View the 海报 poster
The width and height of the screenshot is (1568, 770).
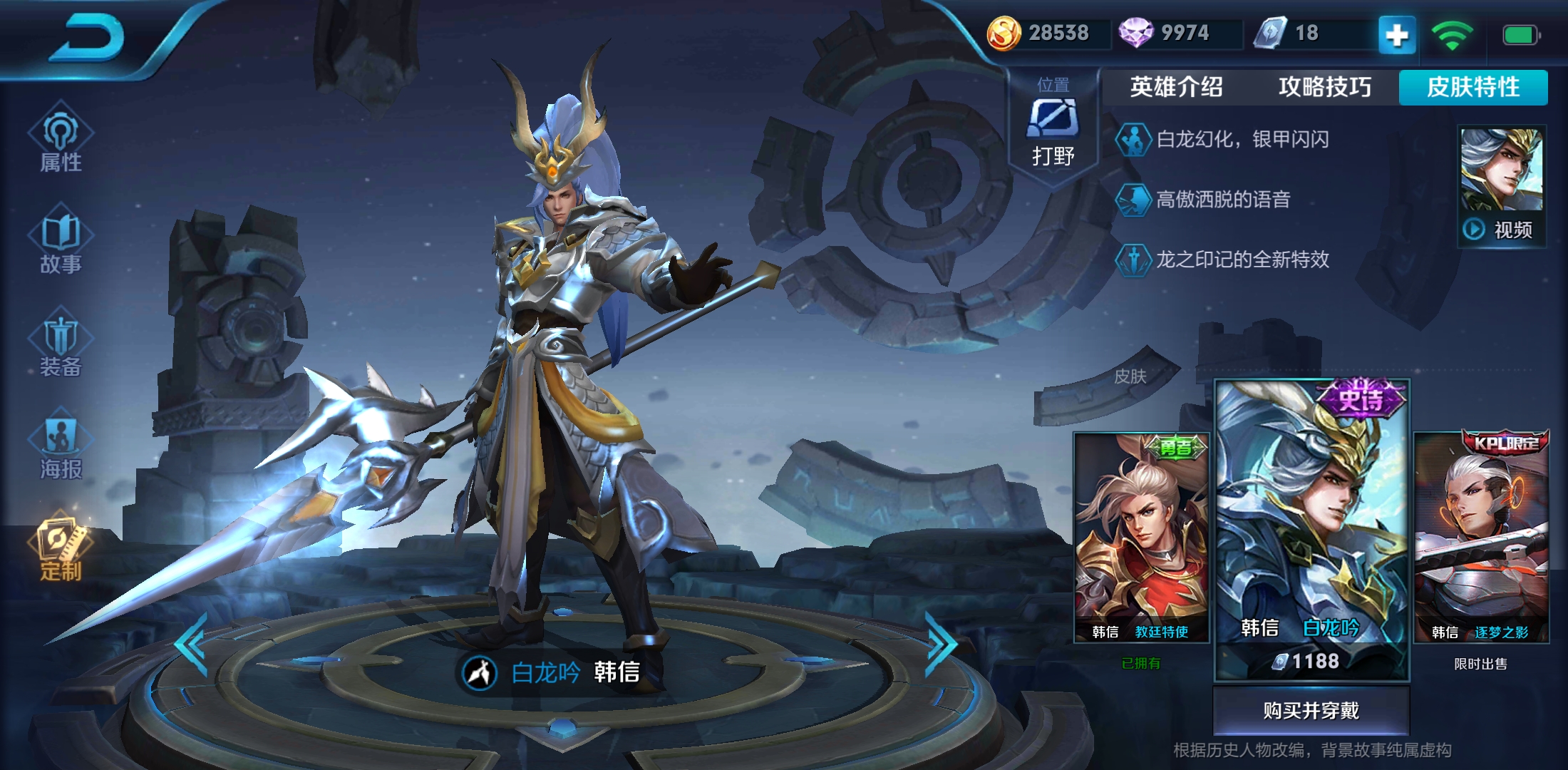[x=61, y=448]
